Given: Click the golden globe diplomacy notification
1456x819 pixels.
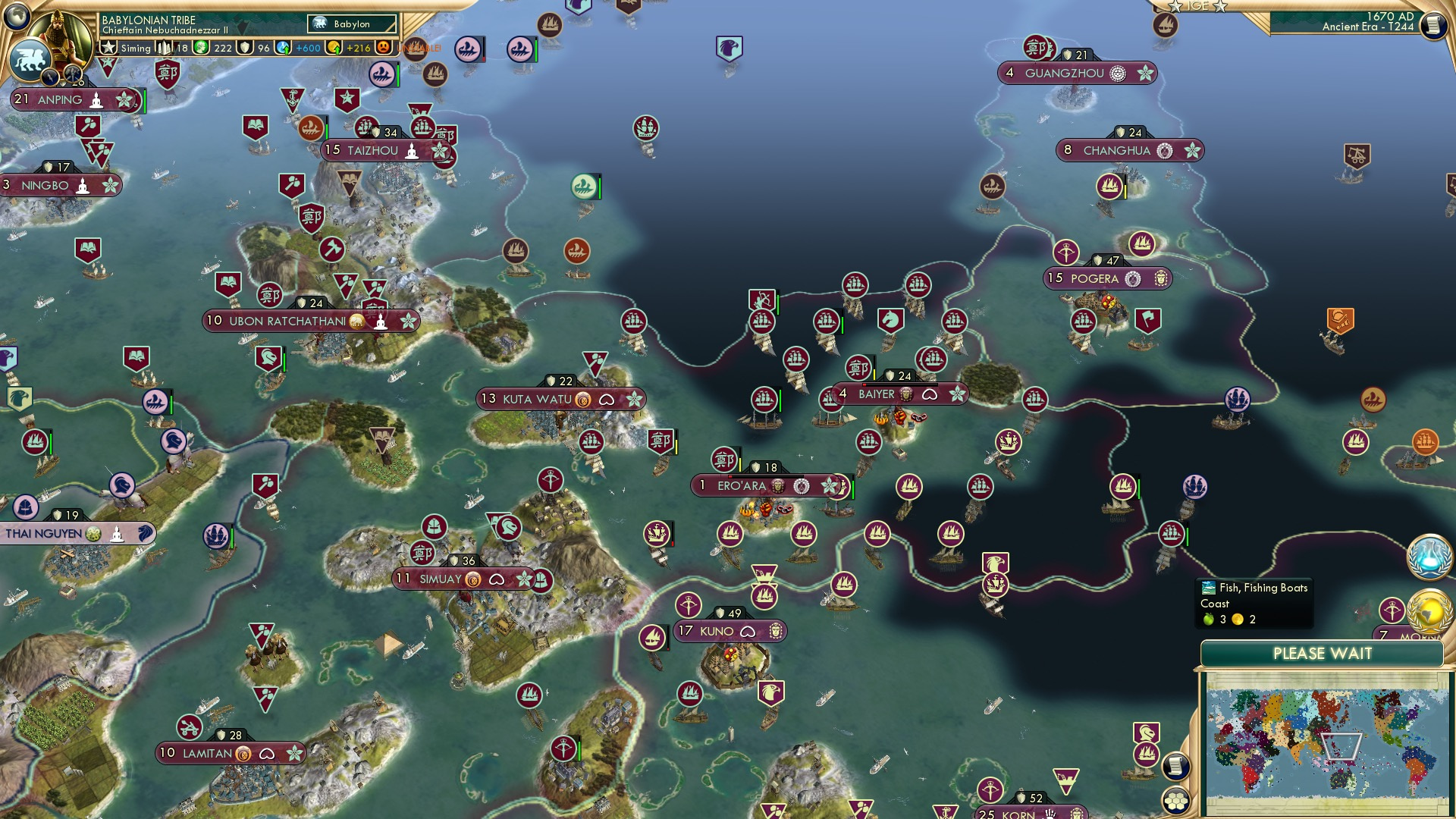Looking at the screenshot, I should pyautogui.click(x=1429, y=610).
